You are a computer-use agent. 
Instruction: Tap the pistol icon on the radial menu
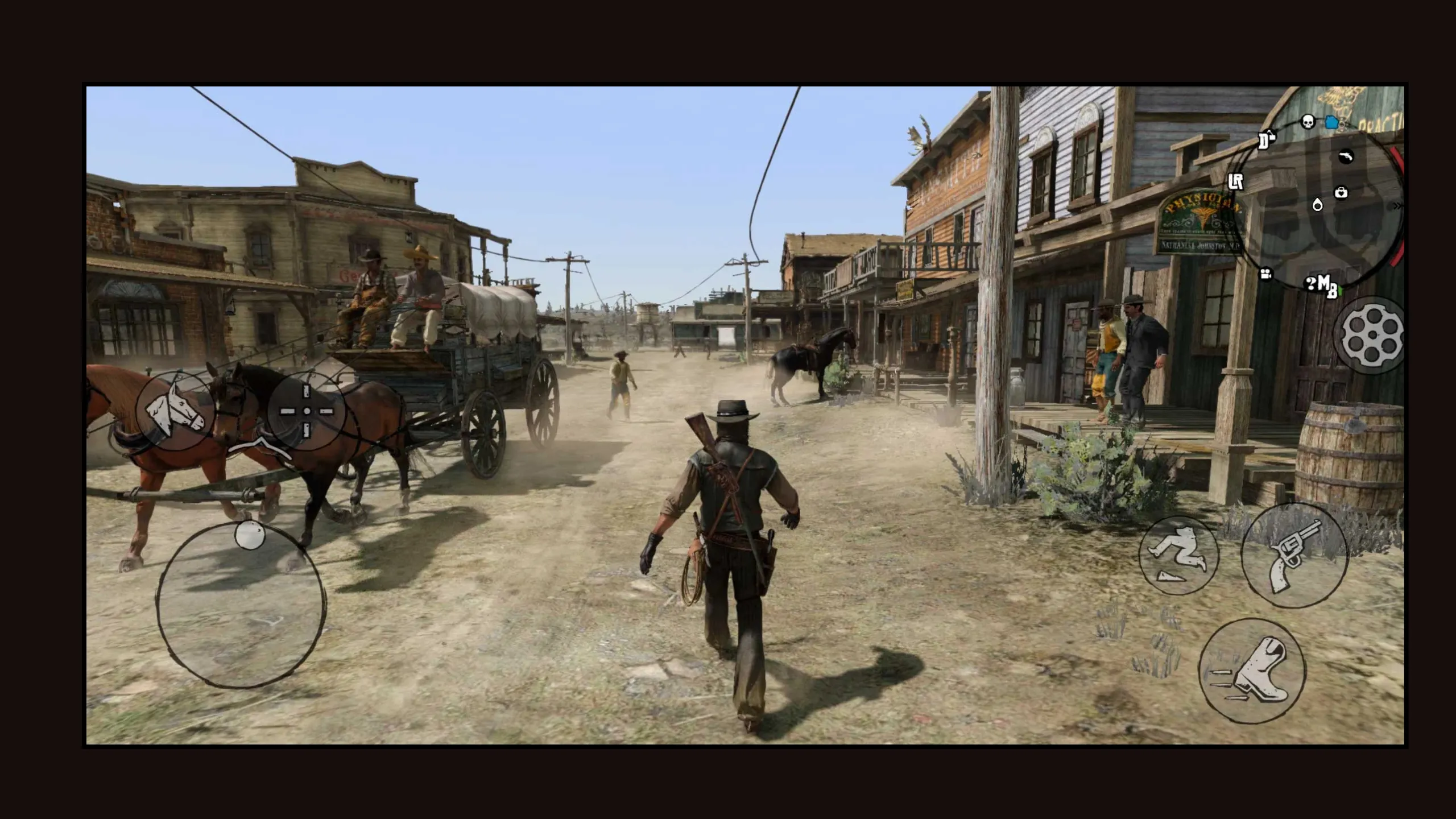click(x=1346, y=156)
